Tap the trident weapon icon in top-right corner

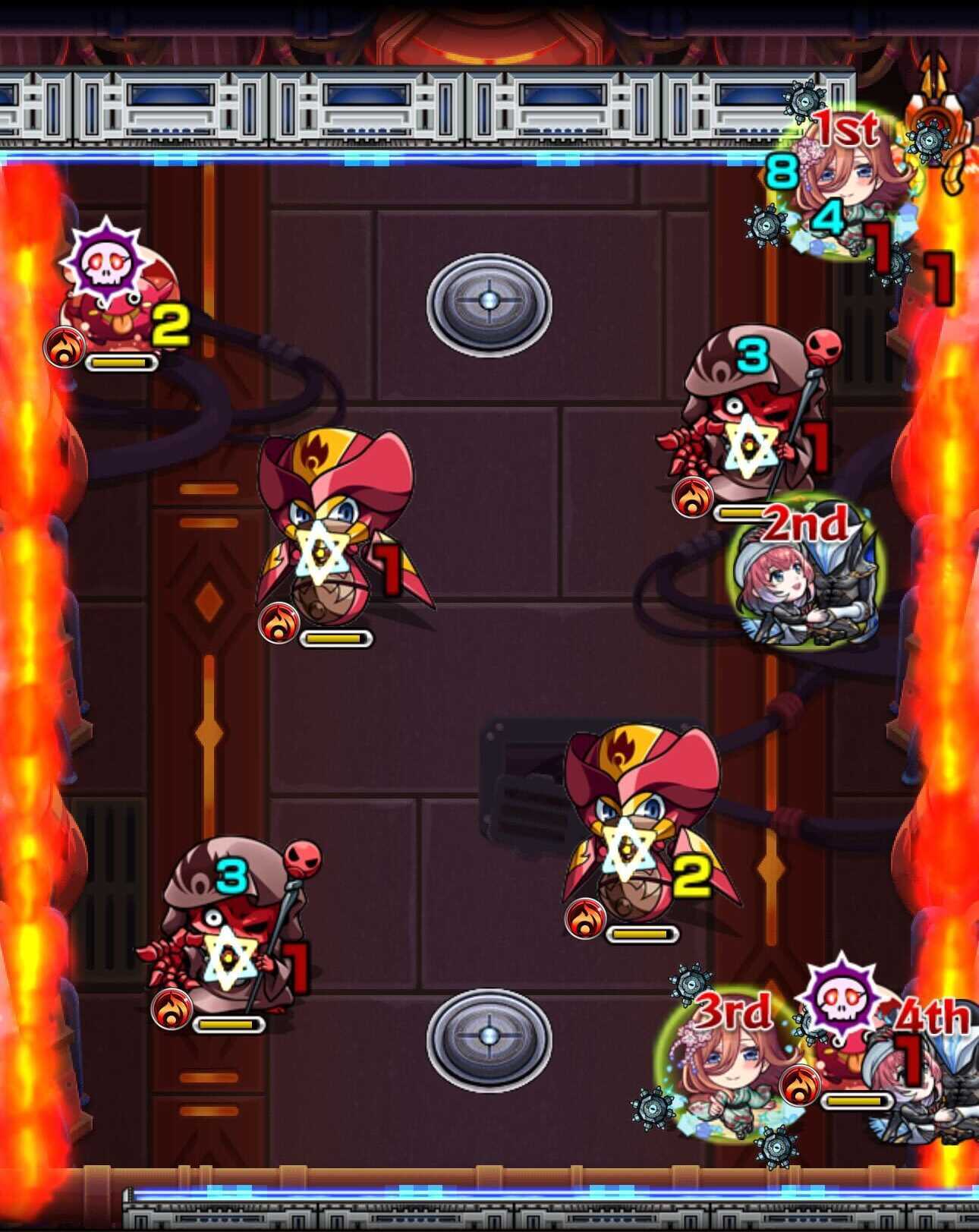(935, 91)
